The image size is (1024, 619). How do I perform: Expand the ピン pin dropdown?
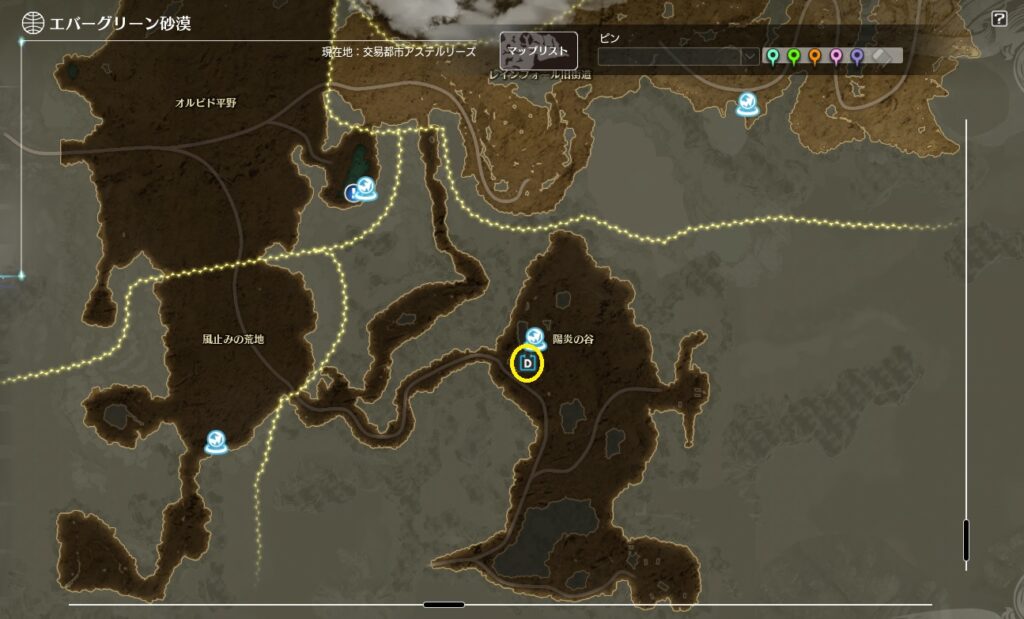pyautogui.click(x=749, y=57)
